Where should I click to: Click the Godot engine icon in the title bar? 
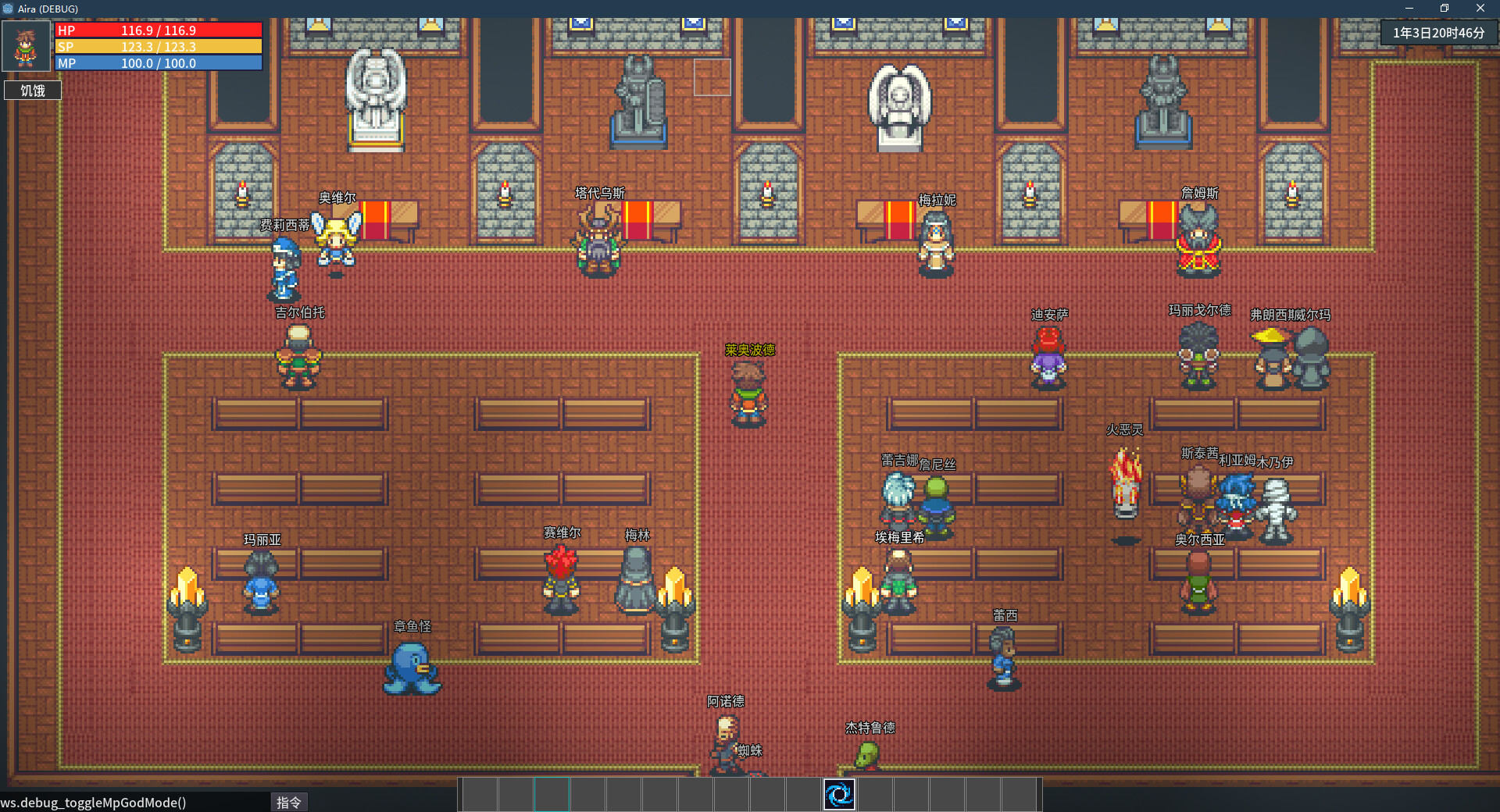click(9, 9)
